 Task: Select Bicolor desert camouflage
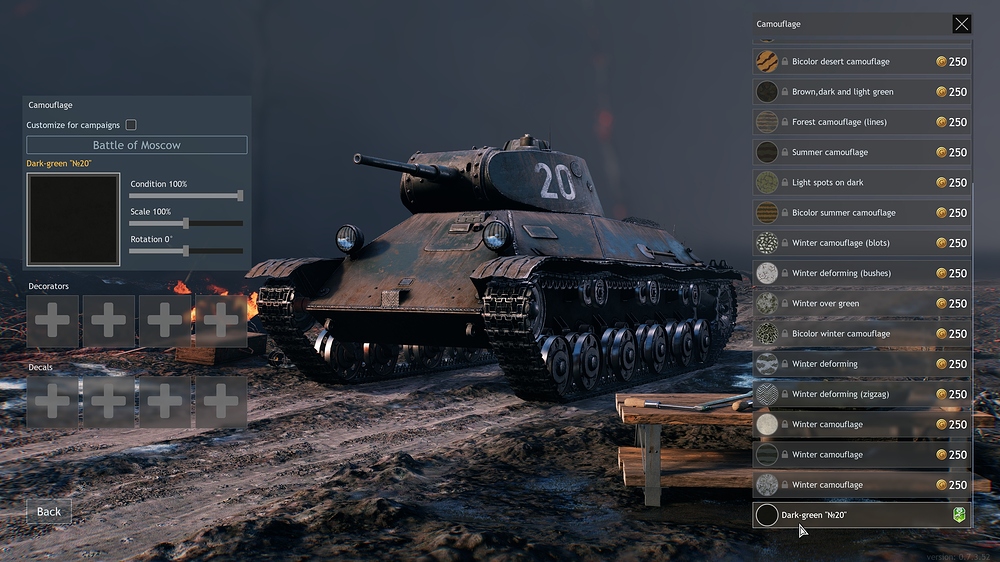[x=861, y=62]
